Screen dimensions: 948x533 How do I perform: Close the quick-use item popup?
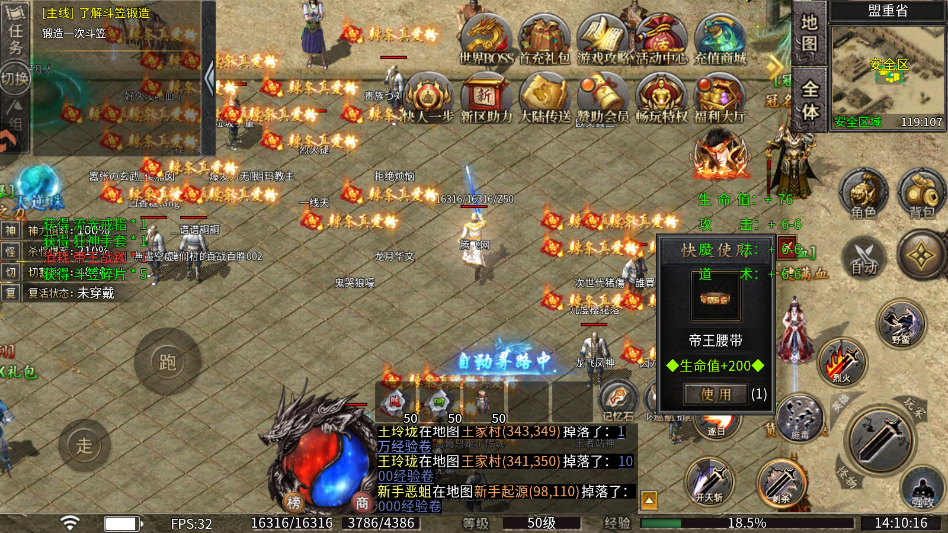[x=787, y=248]
